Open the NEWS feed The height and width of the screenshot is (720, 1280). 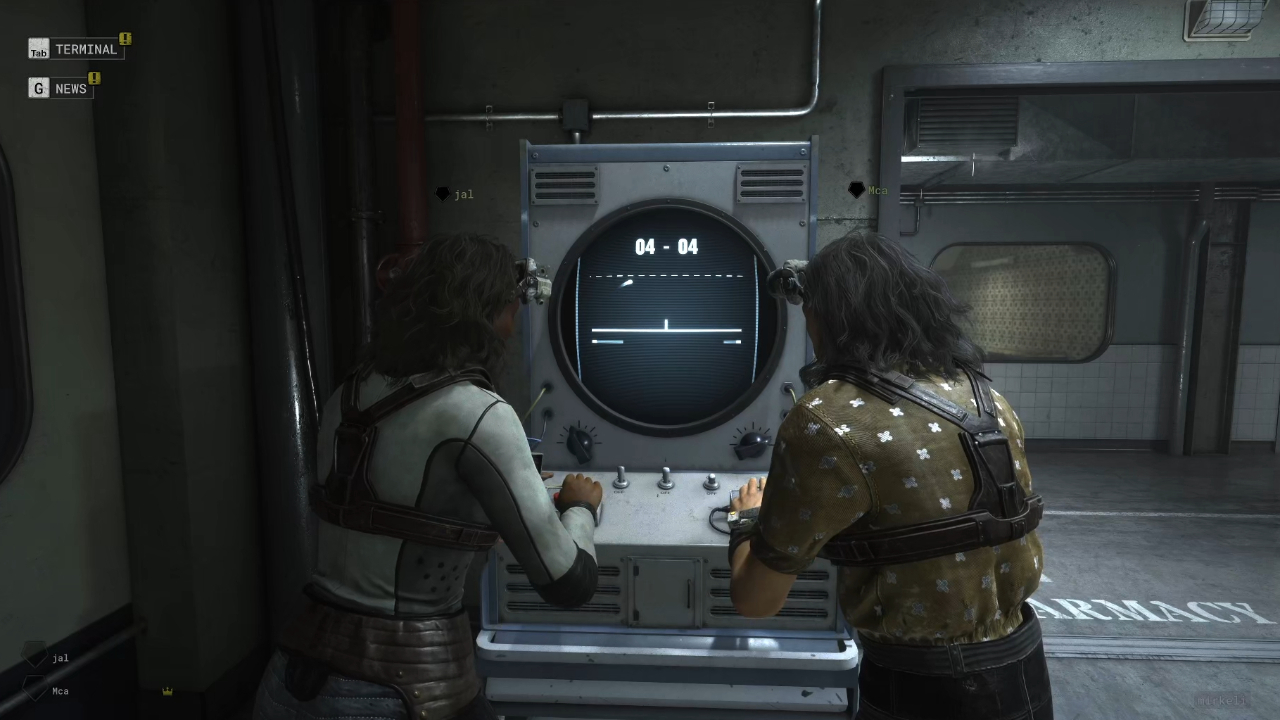pyautogui.click(x=70, y=88)
